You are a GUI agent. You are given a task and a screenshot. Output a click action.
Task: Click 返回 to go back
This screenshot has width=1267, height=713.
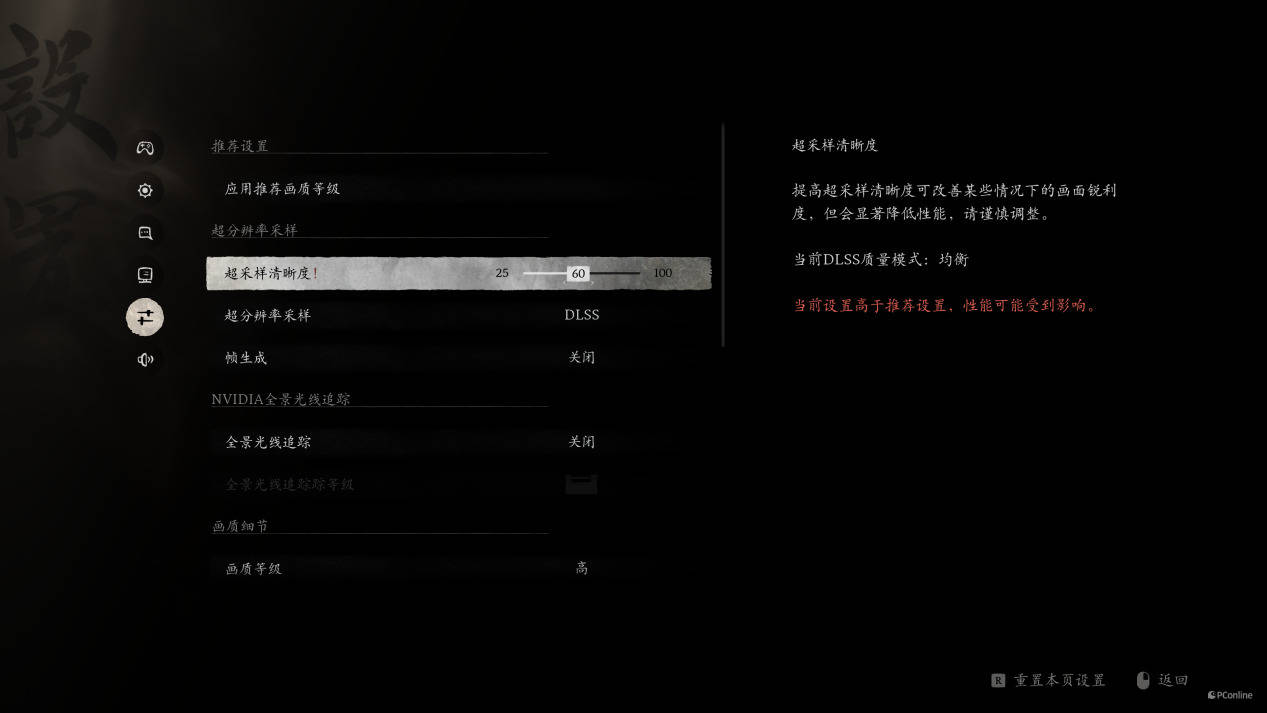coord(1172,680)
